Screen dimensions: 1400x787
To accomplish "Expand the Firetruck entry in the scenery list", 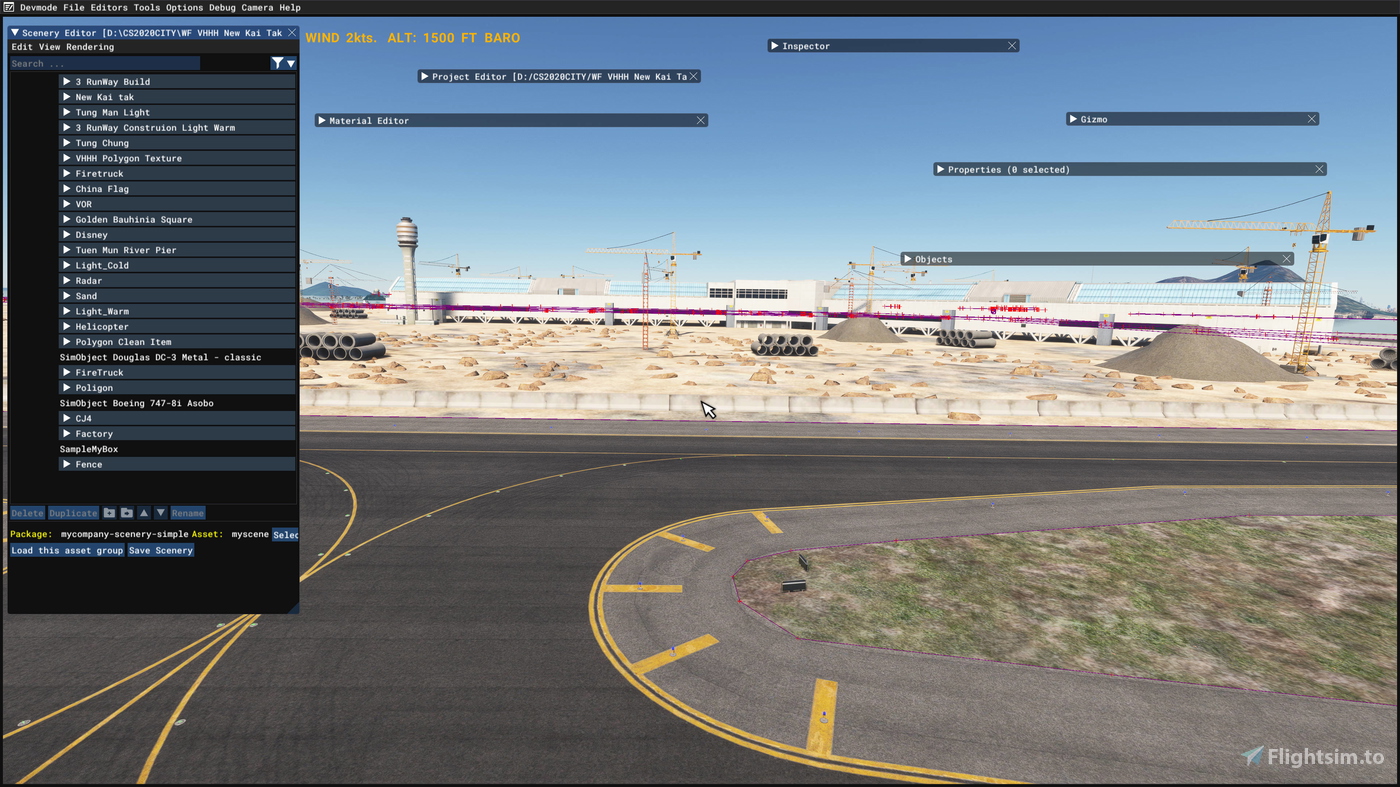I will coord(66,173).
